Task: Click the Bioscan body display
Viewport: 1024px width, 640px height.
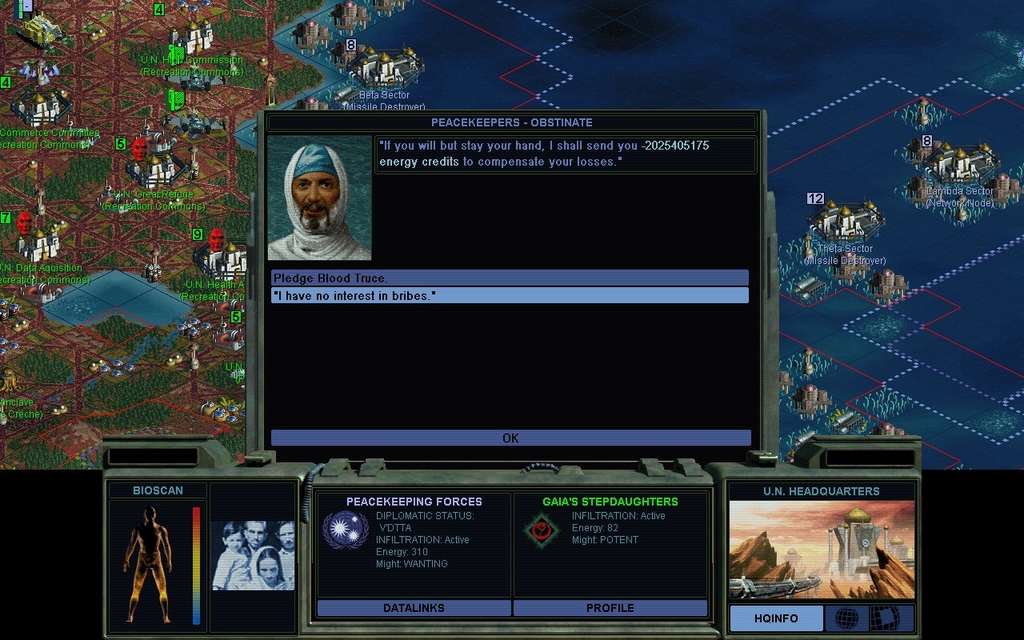Action: pyautogui.click(x=148, y=564)
